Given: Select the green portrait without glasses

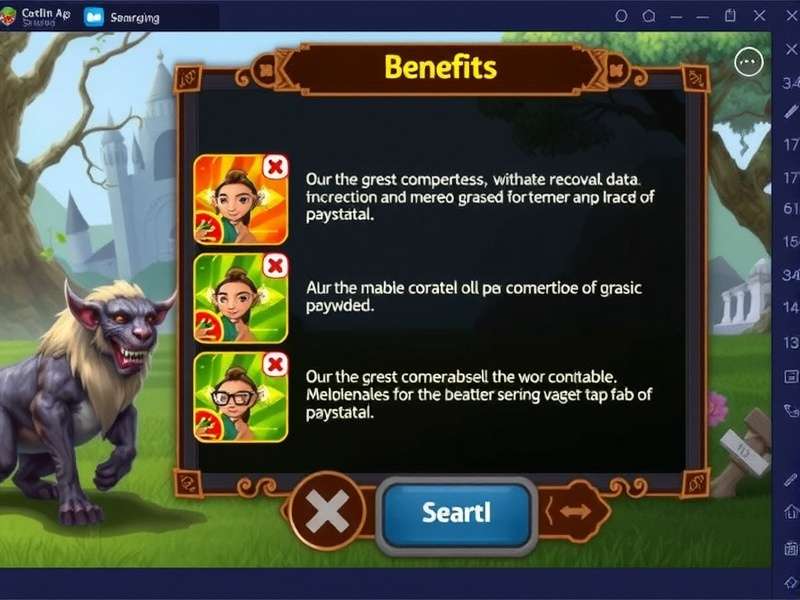Looking at the screenshot, I should [238, 298].
